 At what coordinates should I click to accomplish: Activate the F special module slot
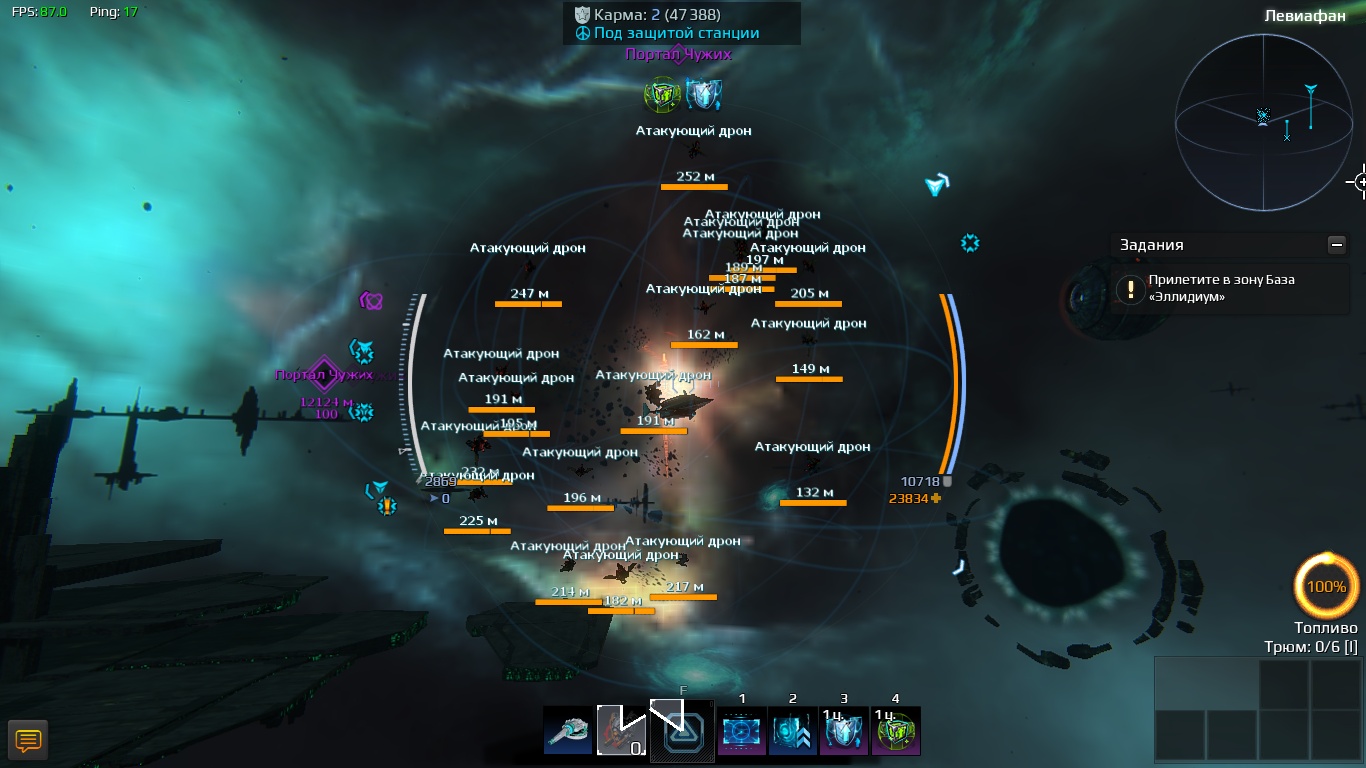(682, 731)
